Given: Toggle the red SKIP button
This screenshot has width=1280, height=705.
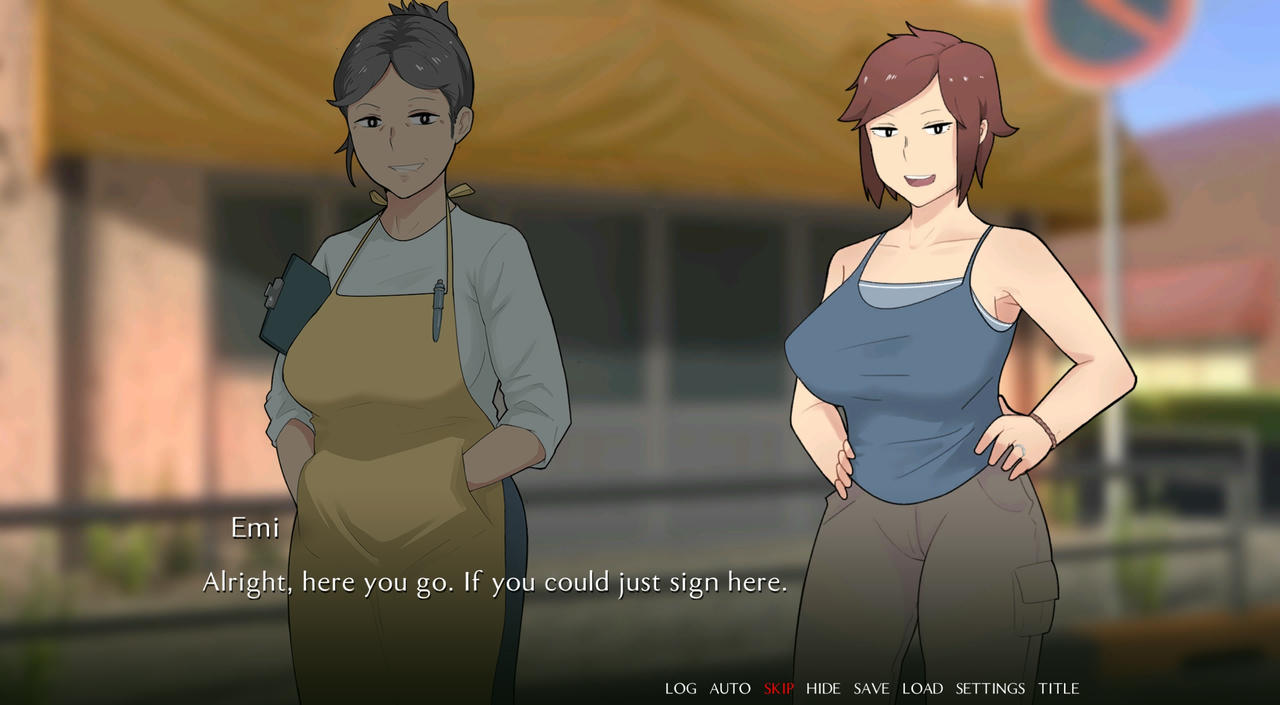Looking at the screenshot, I should [779, 688].
